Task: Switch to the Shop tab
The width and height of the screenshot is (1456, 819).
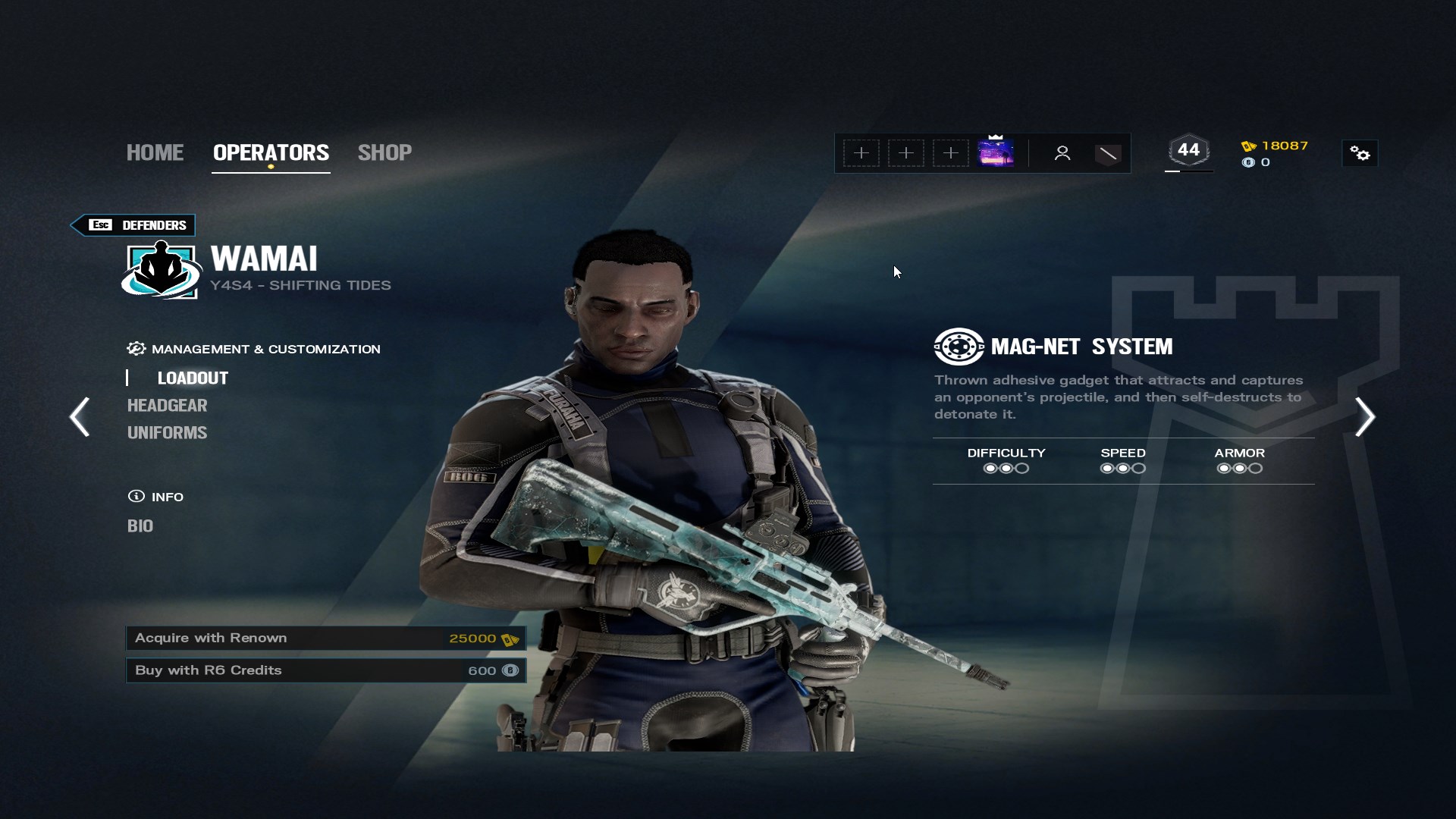Action: (384, 152)
